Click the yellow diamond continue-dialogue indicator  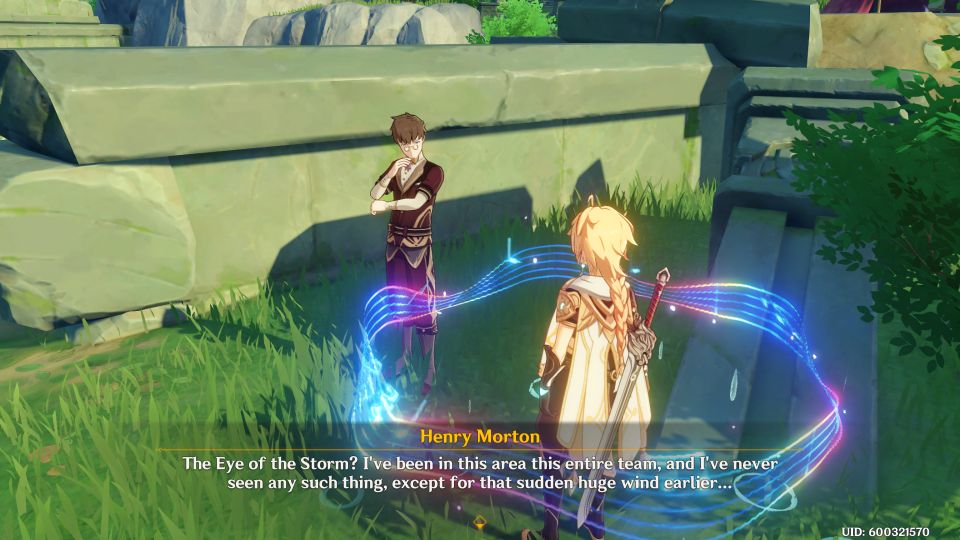click(x=480, y=520)
